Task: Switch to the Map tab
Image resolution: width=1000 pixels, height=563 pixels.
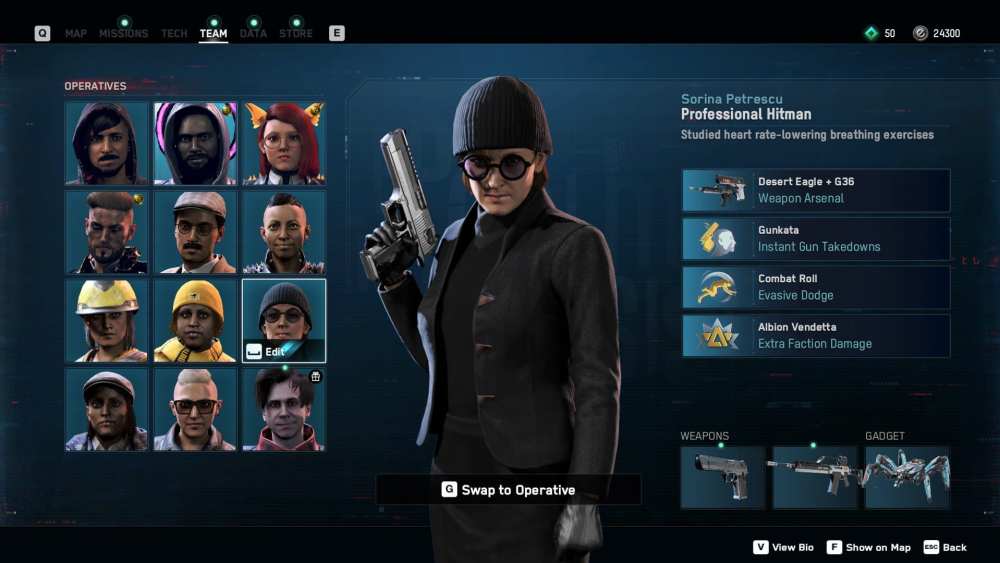Action: pos(75,34)
